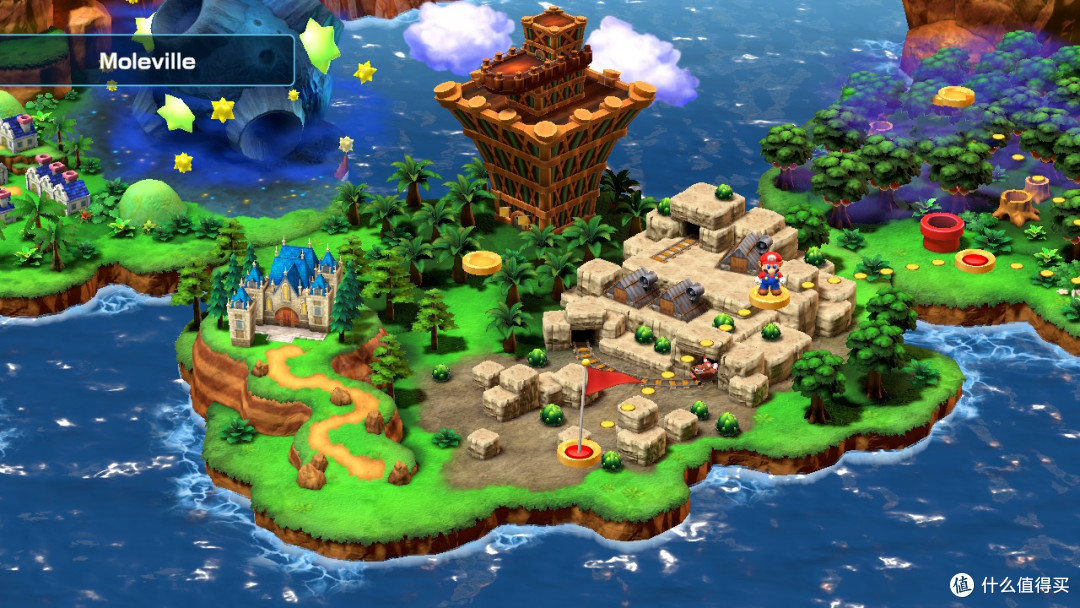Image resolution: width=1080 pixels, height=608 pixels.
Task: Select the yellow node in the dark forest
Action: (x=954, y=97)
